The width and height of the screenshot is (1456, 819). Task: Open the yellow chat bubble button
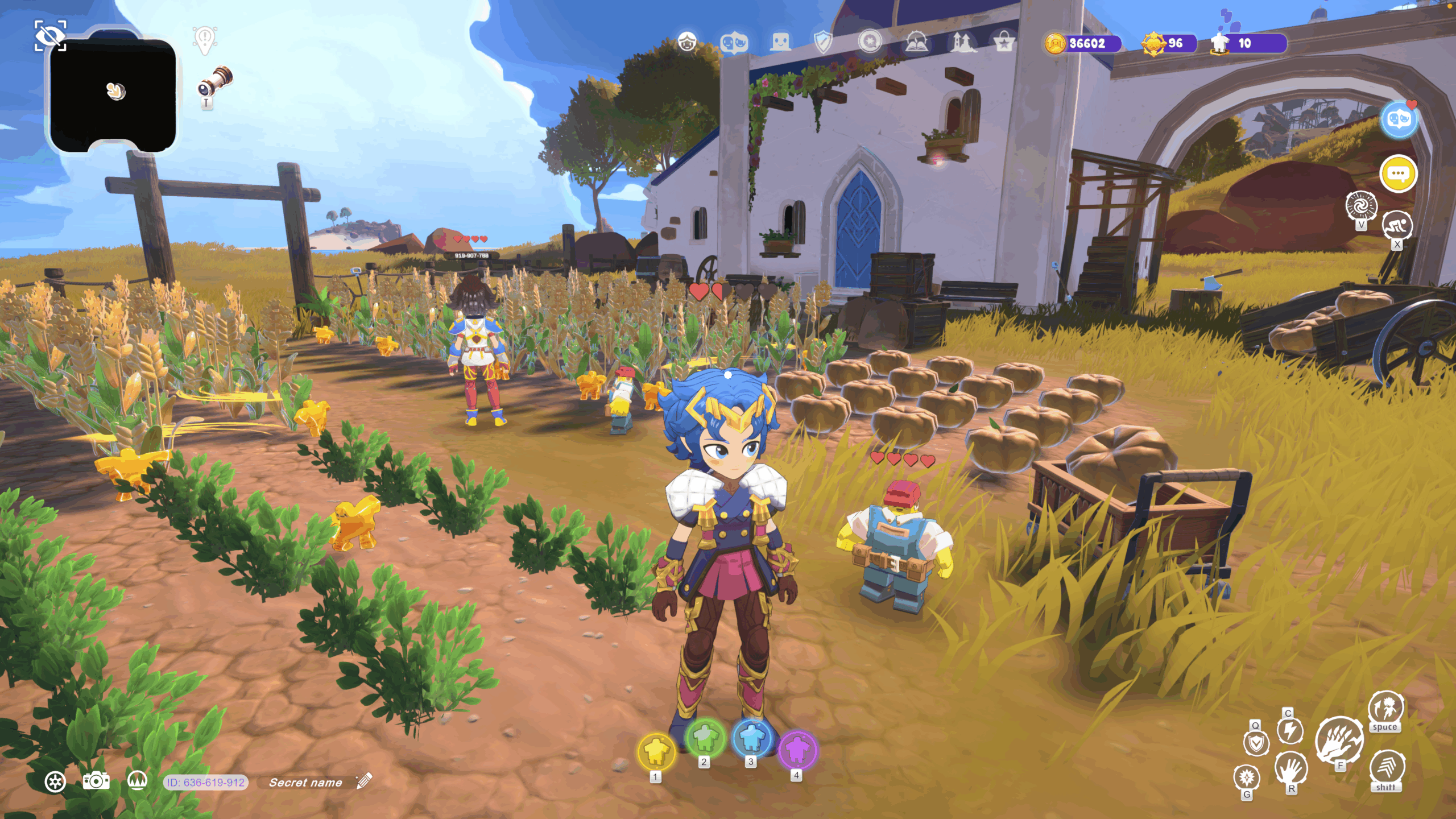pos(1398,173)
